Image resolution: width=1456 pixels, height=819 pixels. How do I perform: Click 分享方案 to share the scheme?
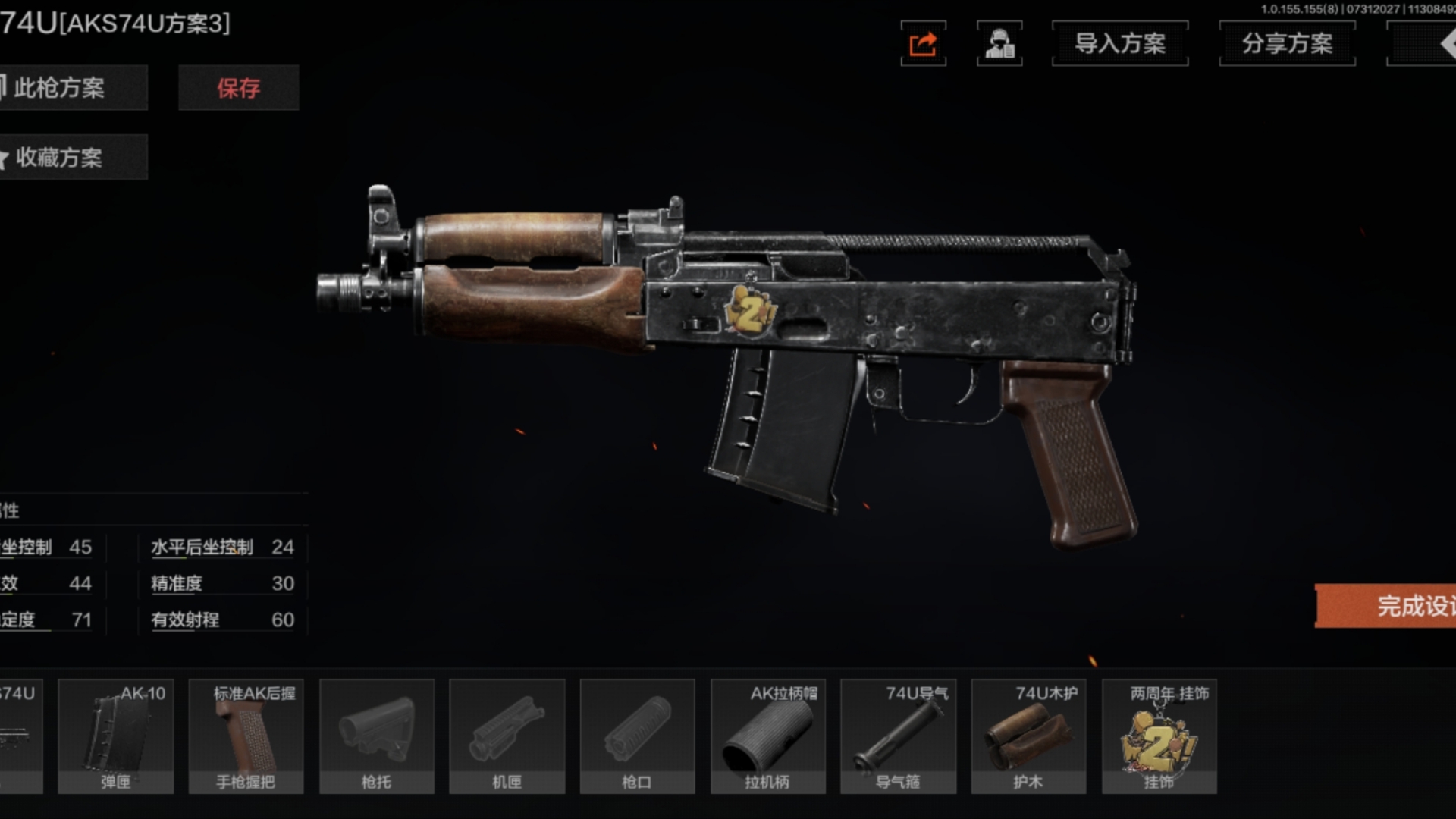pos(1287,43)
